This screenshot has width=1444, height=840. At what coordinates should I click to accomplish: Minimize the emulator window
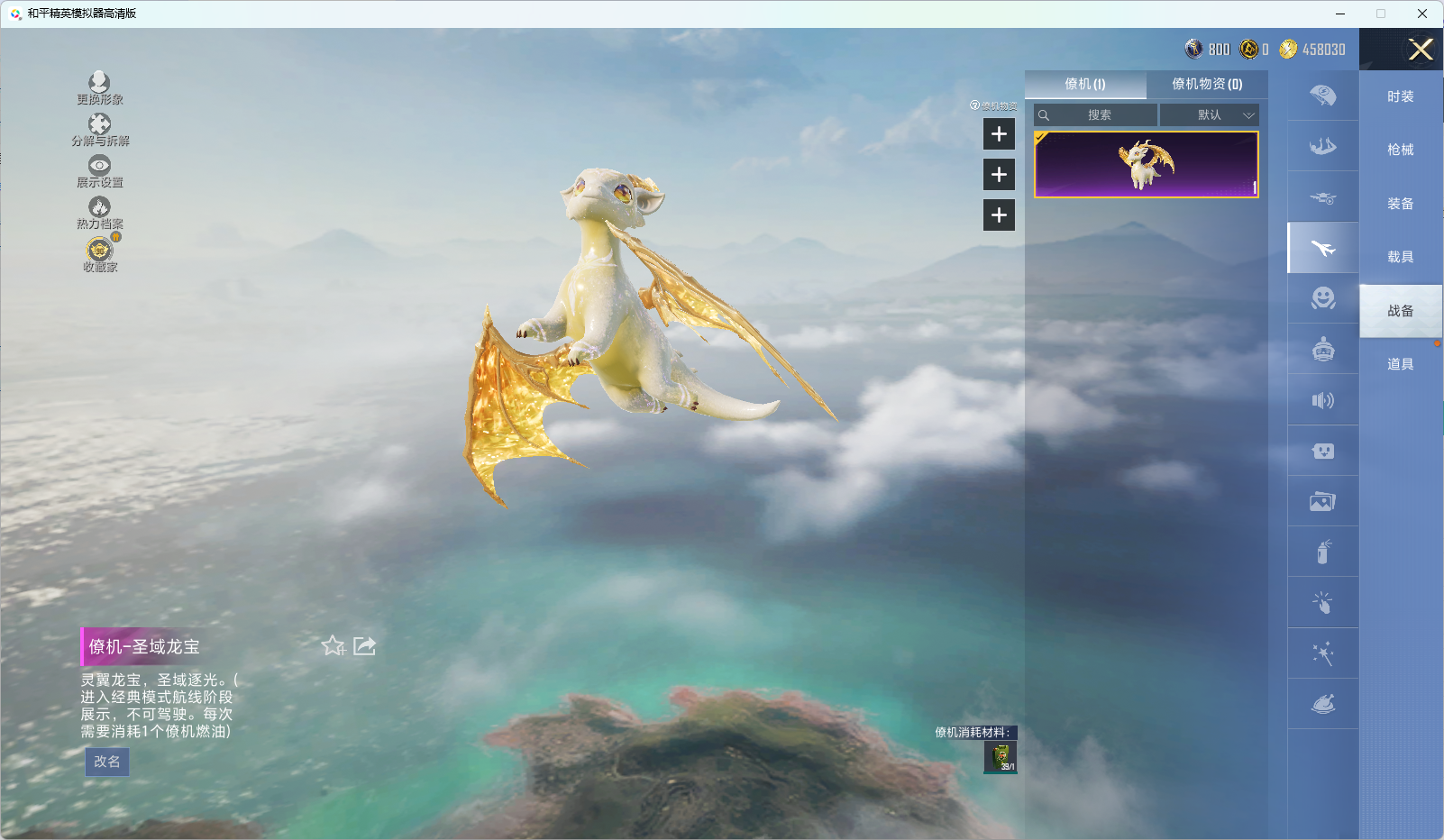1339,14
